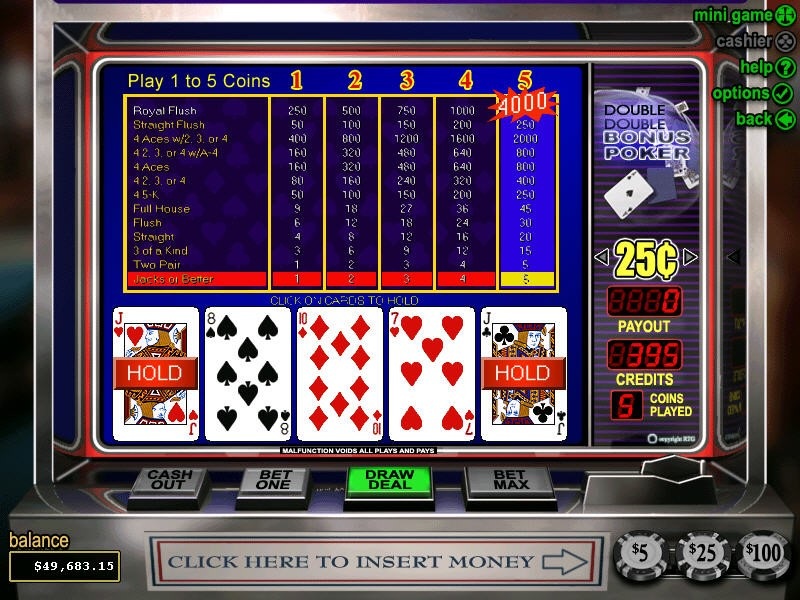800x600 pixels.
Task: Toggle hold on the Jack of Clubs
Action: pos(524,373)
